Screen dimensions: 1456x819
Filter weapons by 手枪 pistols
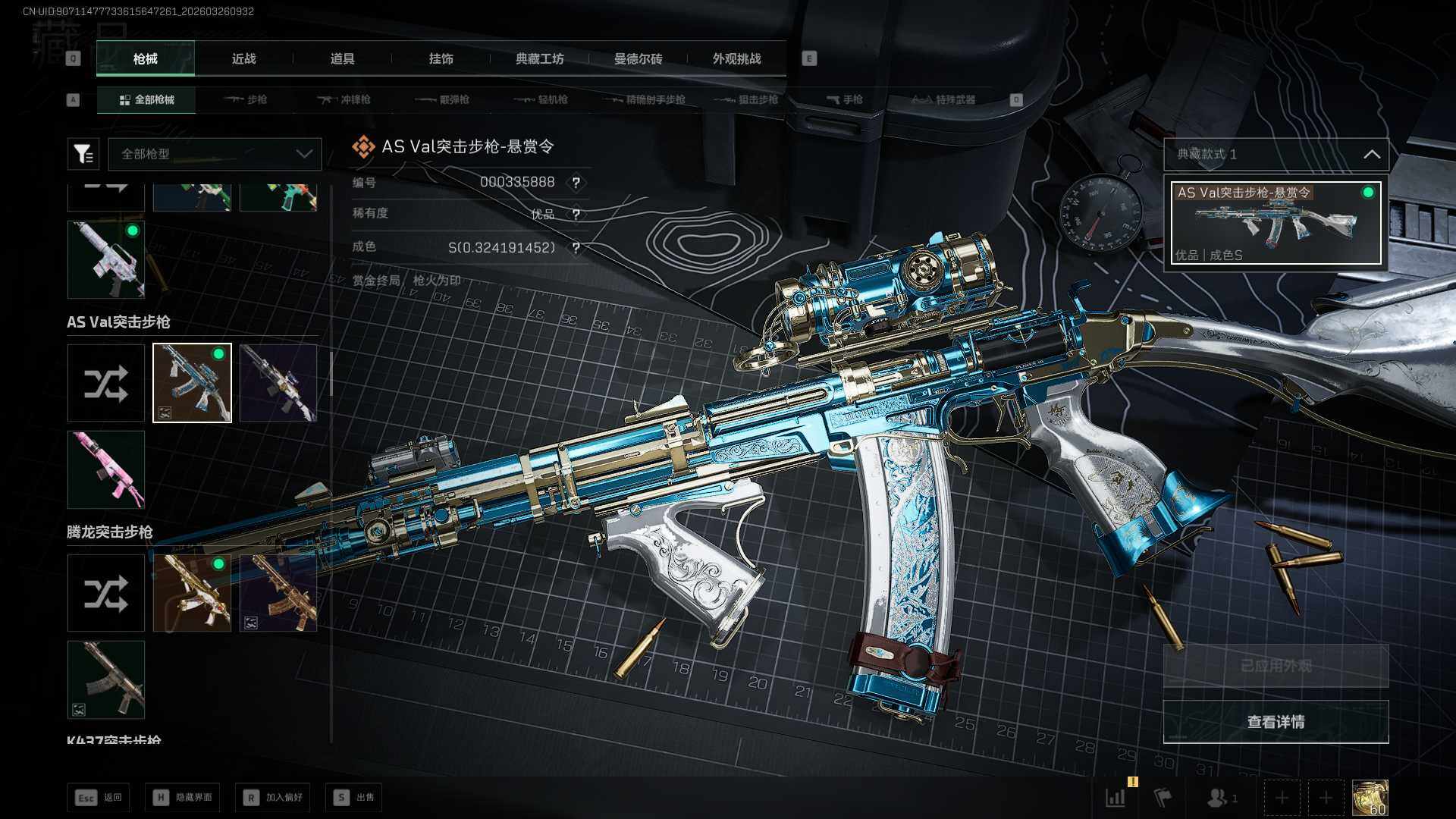coord(844,100)
